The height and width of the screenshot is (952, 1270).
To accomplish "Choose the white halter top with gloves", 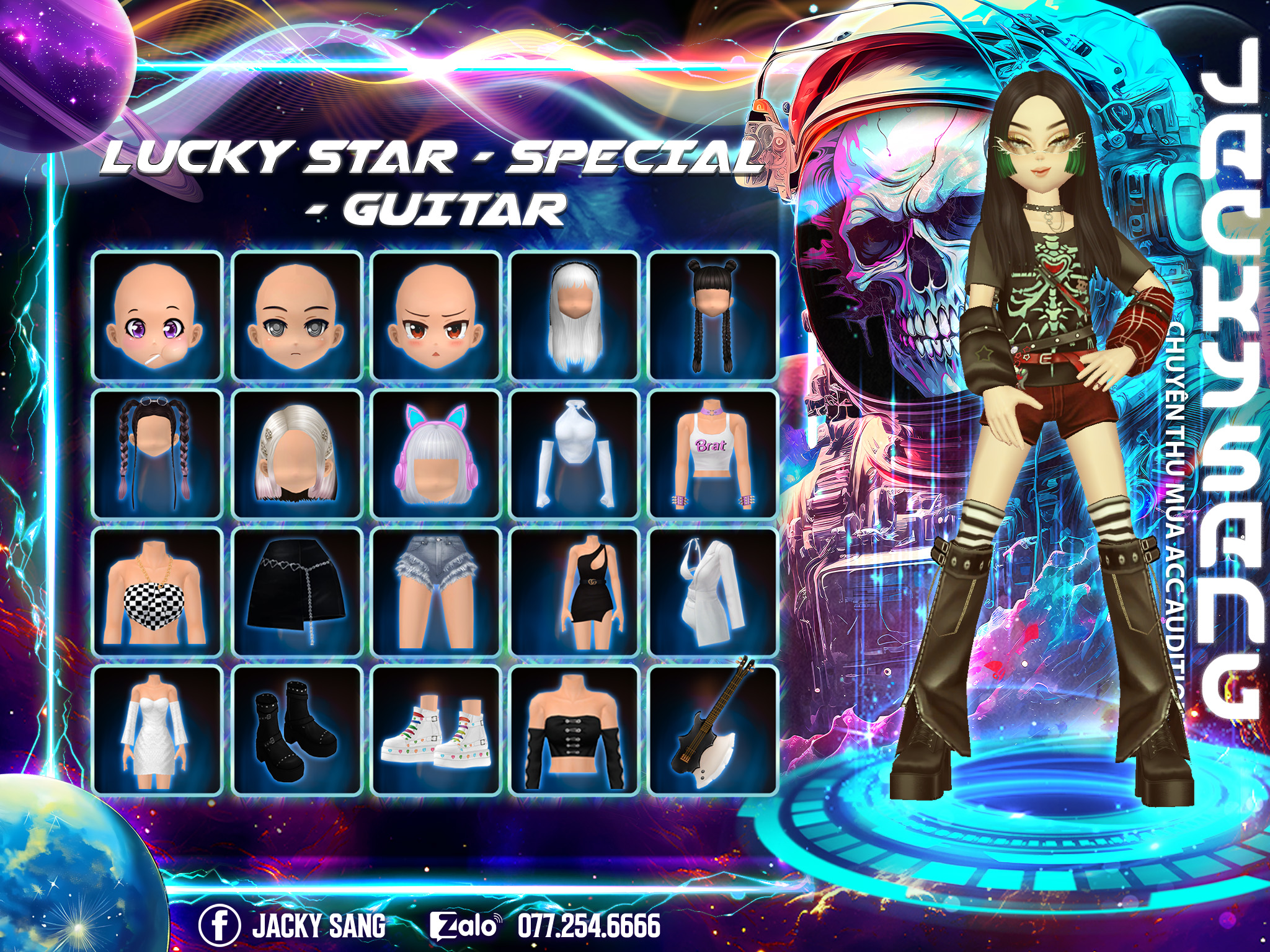I will [574, 455].
